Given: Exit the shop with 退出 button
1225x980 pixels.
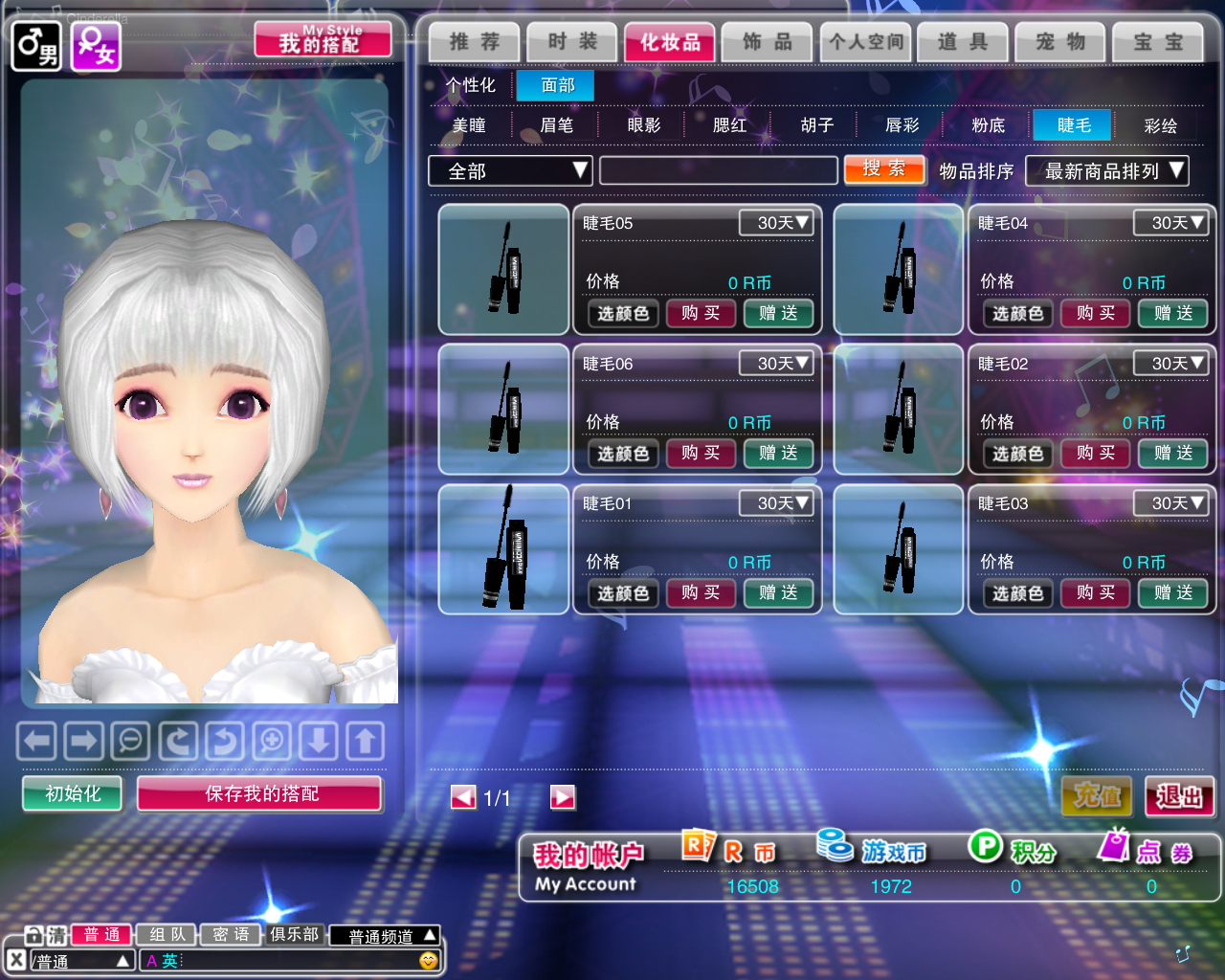Looking at the screenshot, I should point(1179,796).
